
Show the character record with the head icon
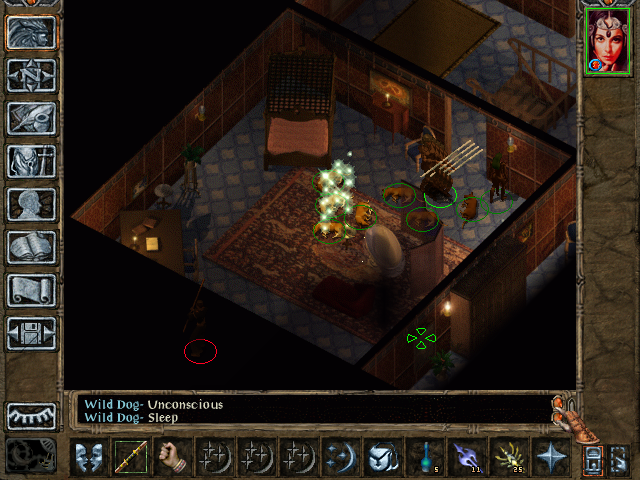(x=32, y=204)
